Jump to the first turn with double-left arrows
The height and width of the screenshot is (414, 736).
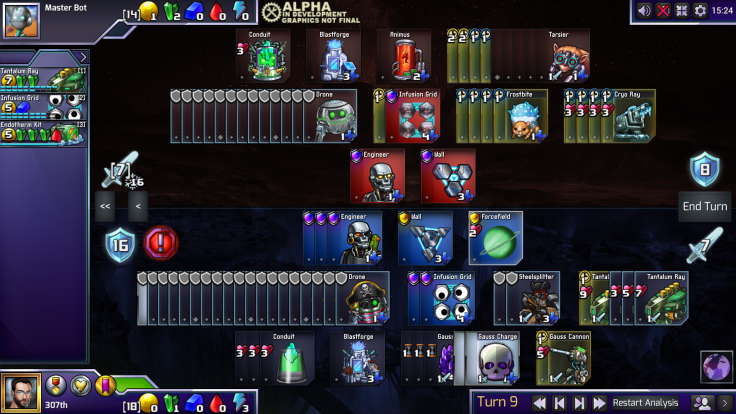[540, 403]
